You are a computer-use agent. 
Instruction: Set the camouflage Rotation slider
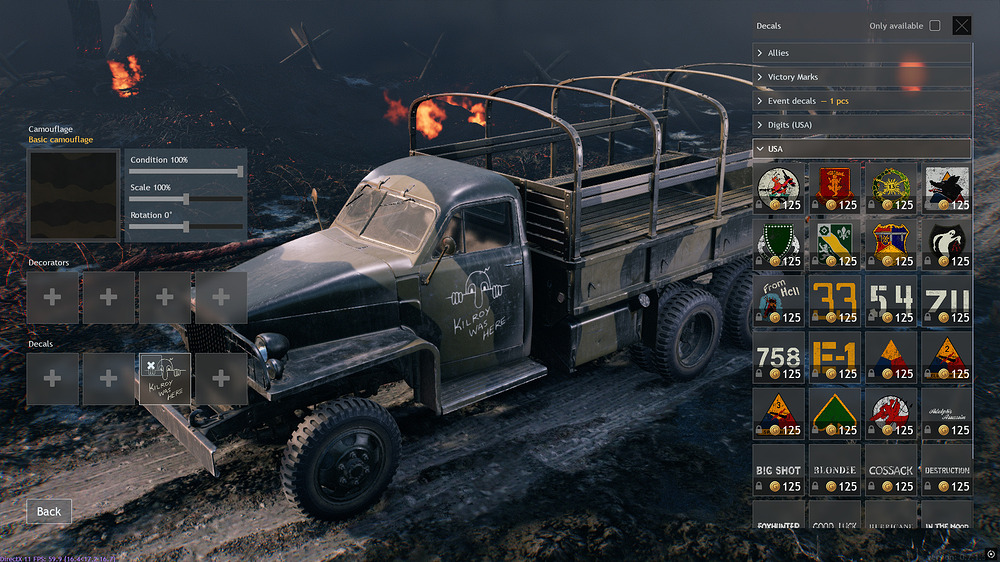[186, 227]
